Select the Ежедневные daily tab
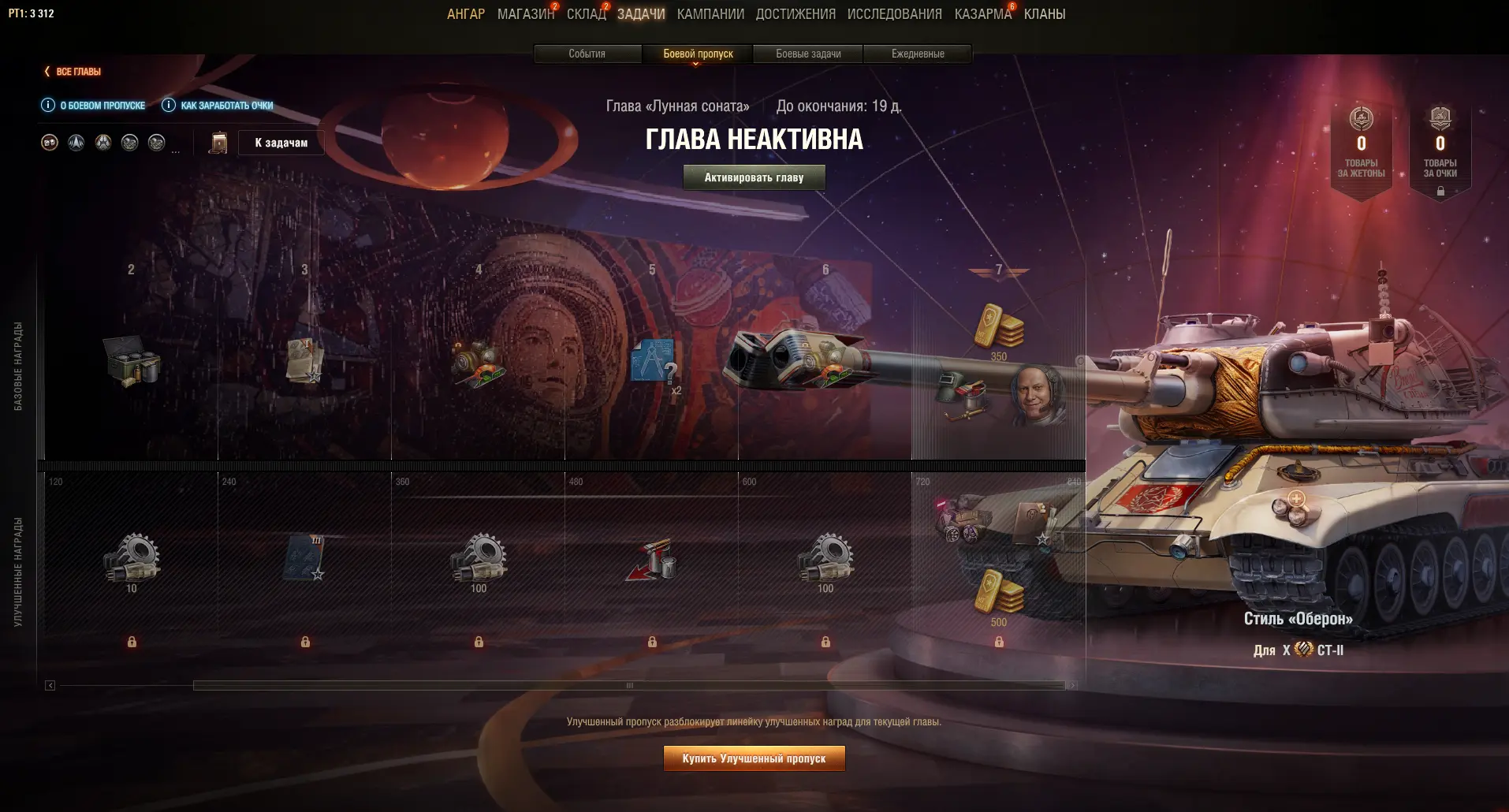The width and height of the screenshot is (1509, 812). pyautogui.click(x=918, y=54)
